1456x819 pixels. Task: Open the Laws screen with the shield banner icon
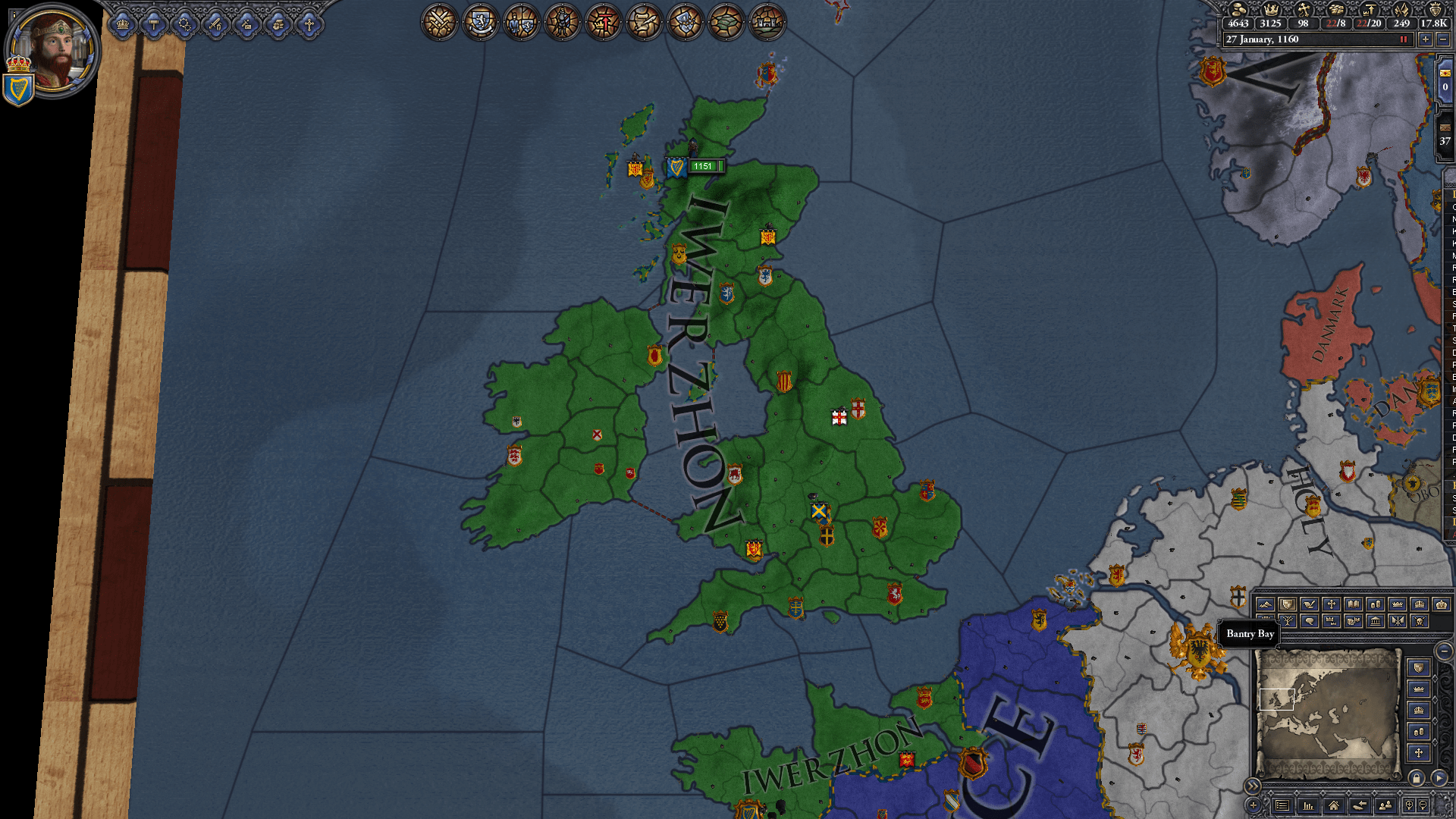point(479,23)
